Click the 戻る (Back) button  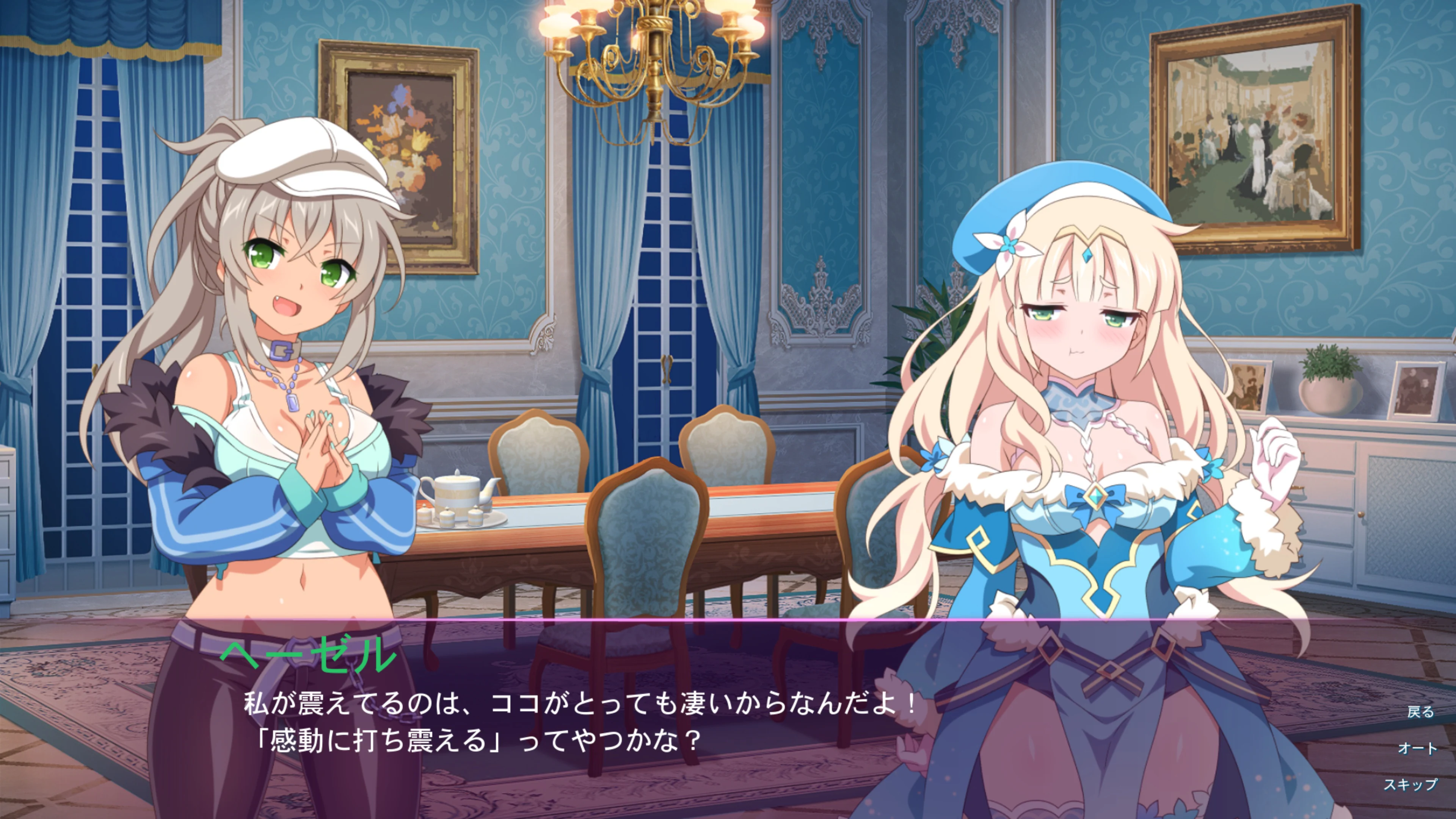(x=1420, y=712)
